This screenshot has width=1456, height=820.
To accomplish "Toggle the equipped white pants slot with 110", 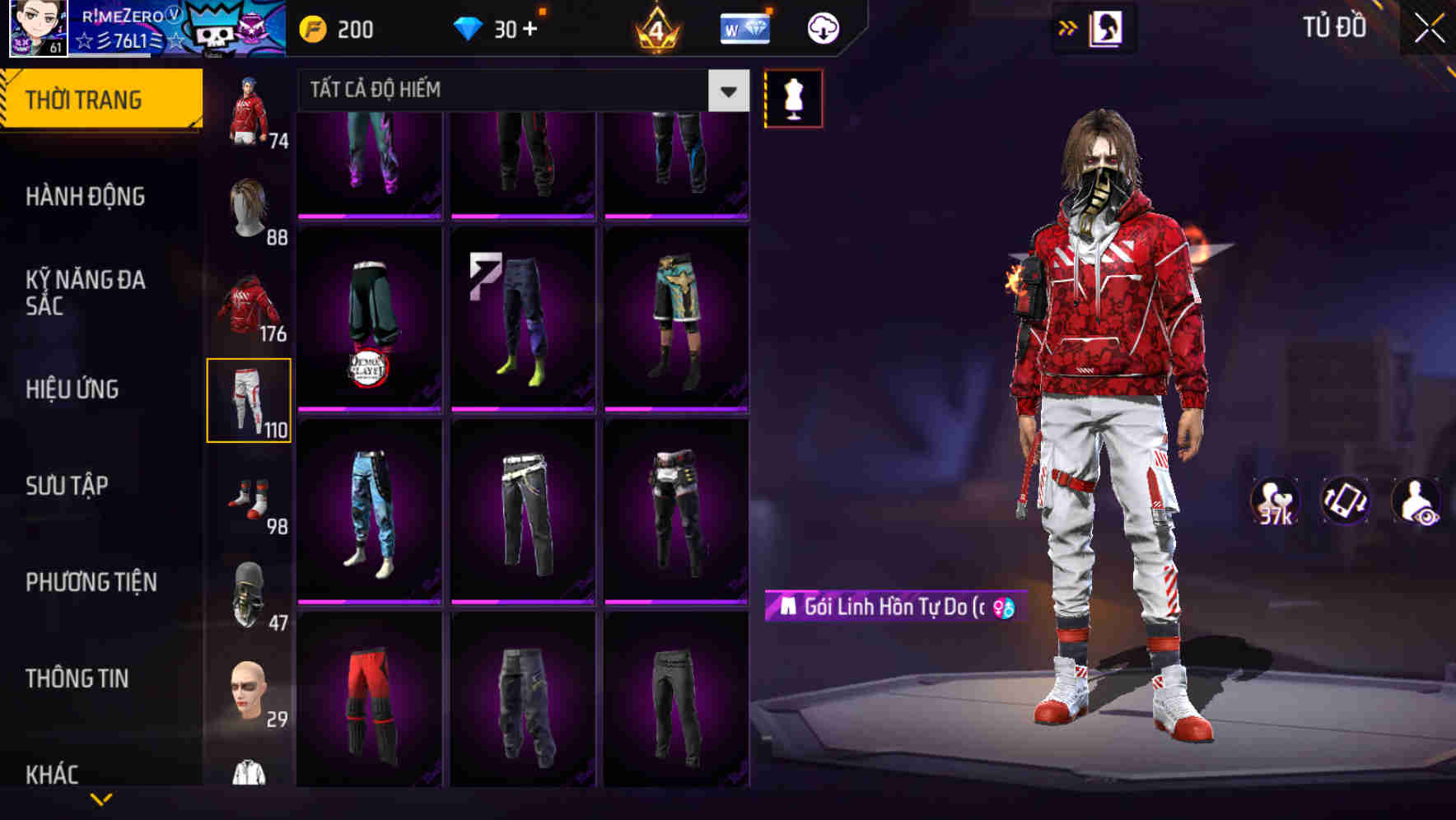I will click(x=250, y=401).
